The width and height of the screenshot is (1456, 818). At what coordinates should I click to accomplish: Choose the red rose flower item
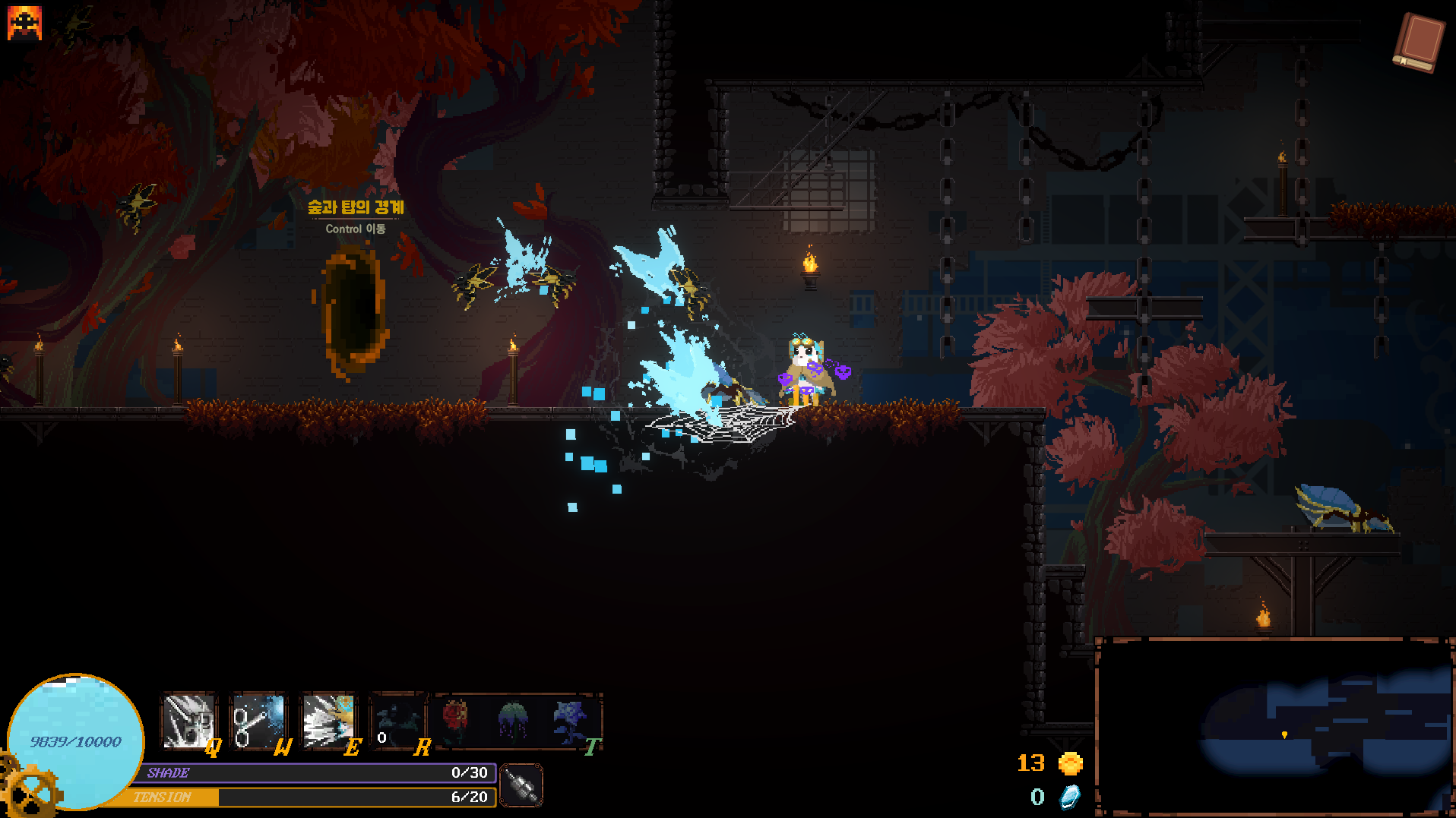pyautogui.click(x=454, y=719)
